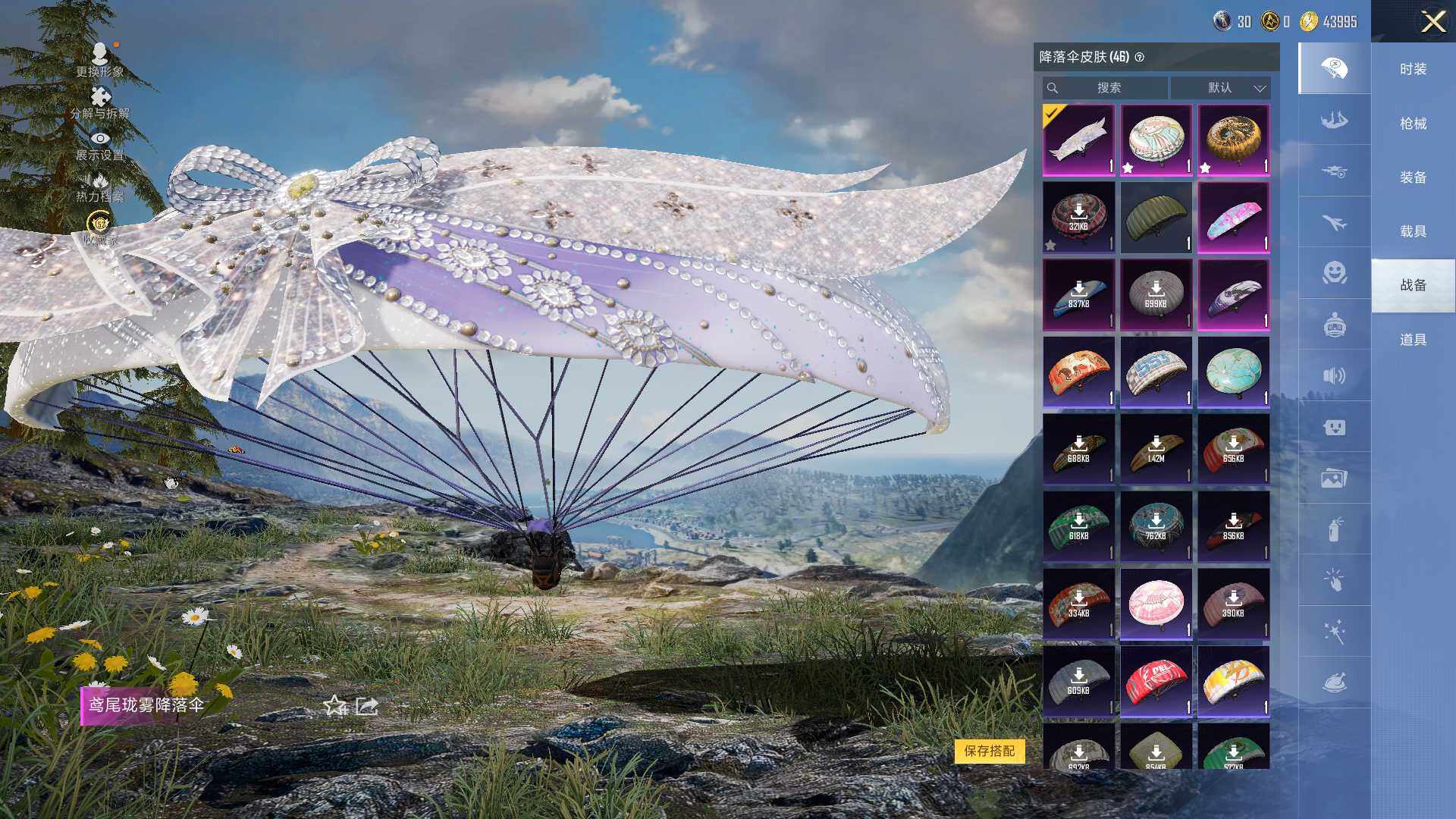Pick the golden dragon parachute skin
This screenshot has width=1456, height=819.
pyautogui.click(x=1233, y=140)
